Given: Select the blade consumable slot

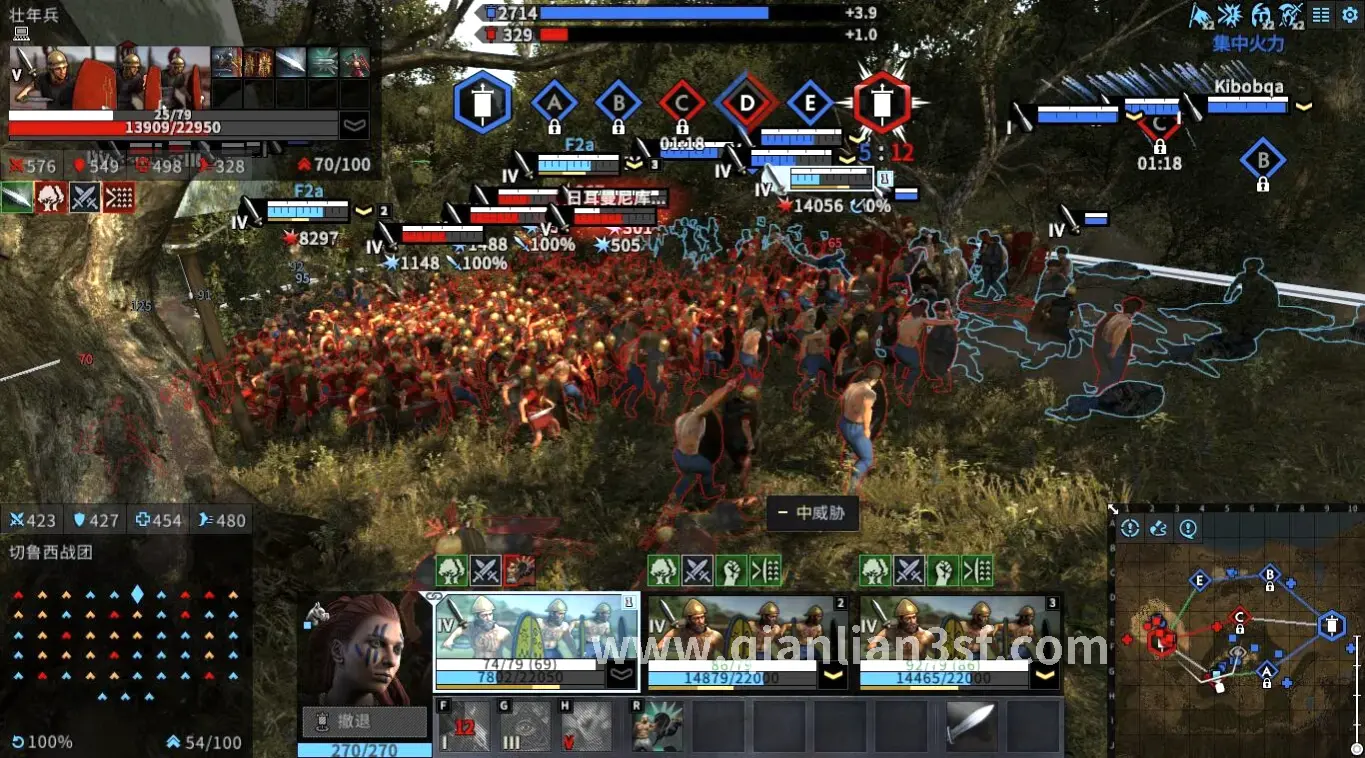Looking at the screenshot, I should 970,724.
